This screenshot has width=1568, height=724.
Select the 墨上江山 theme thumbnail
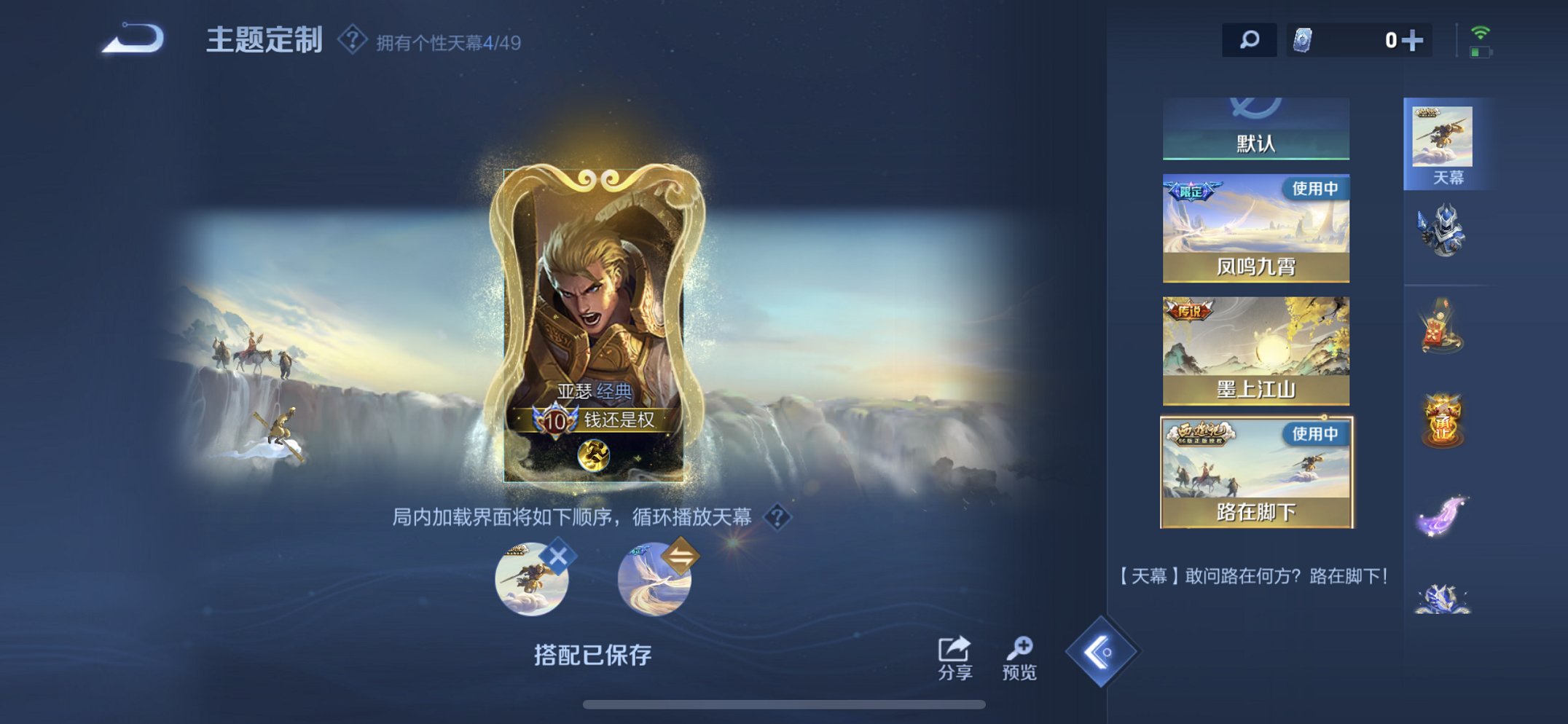(x=1255, y=350)
